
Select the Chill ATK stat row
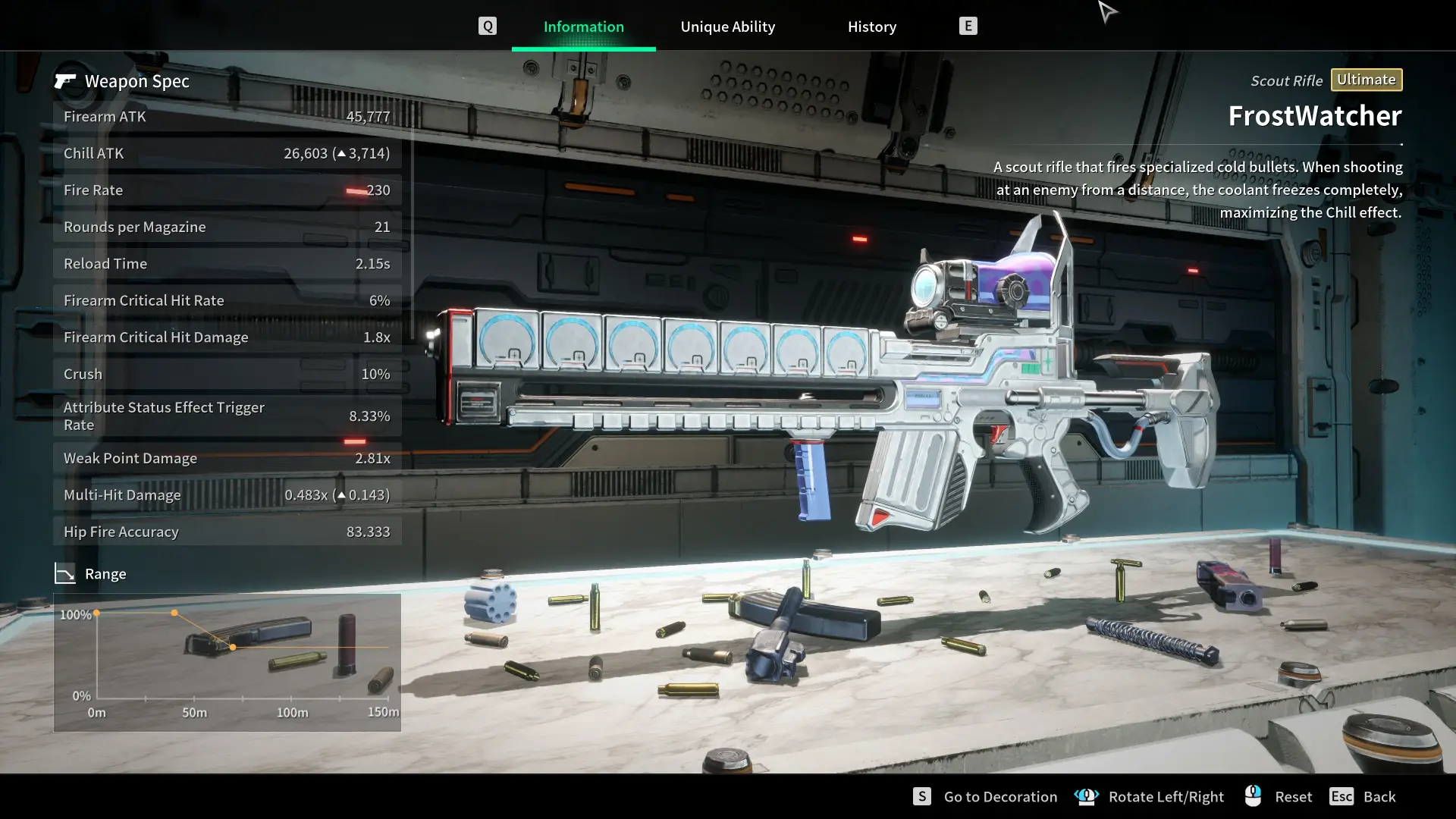(x=226, y=152)
